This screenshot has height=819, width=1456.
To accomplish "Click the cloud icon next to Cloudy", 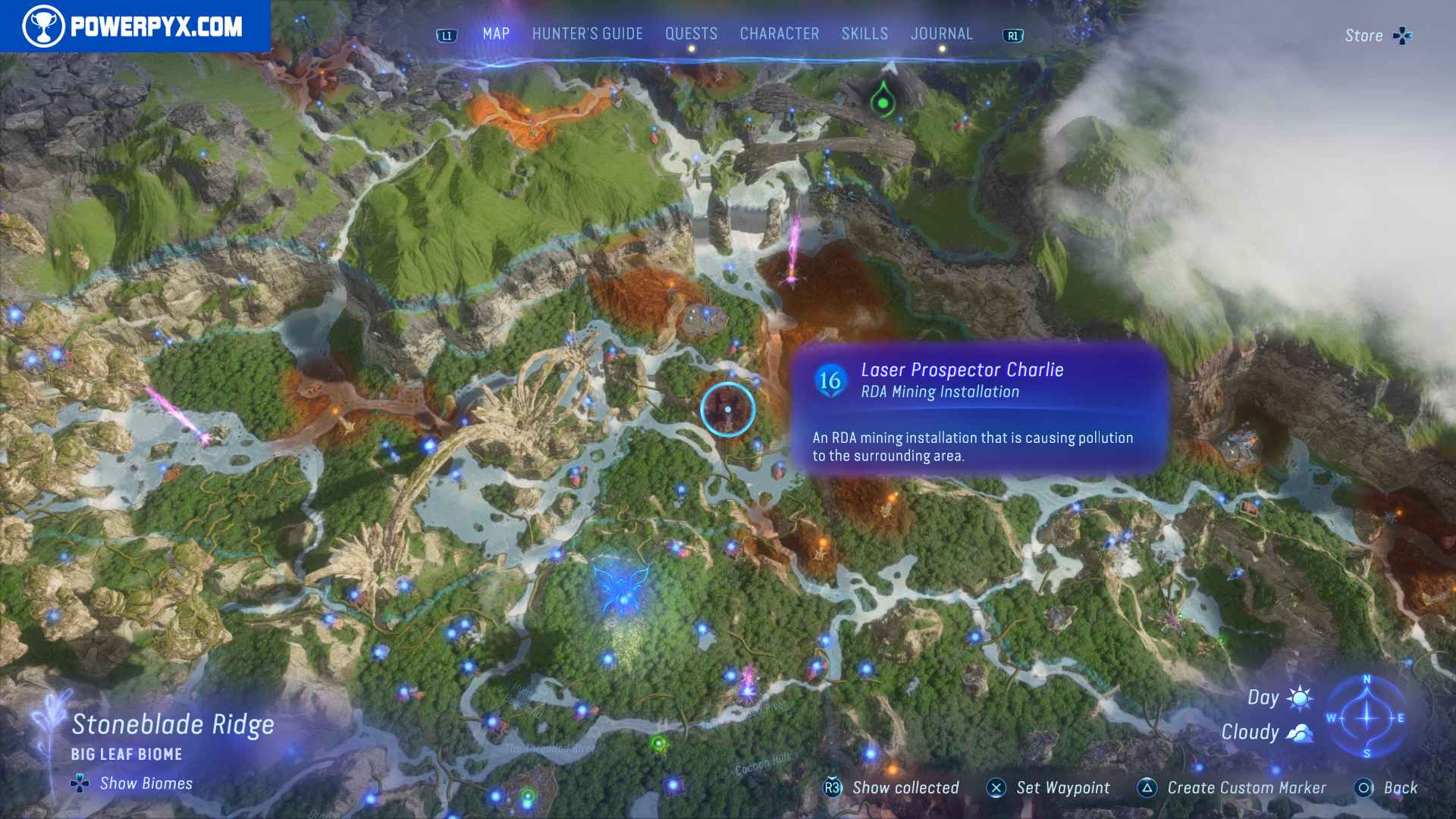I will [x=1298, y=732].
